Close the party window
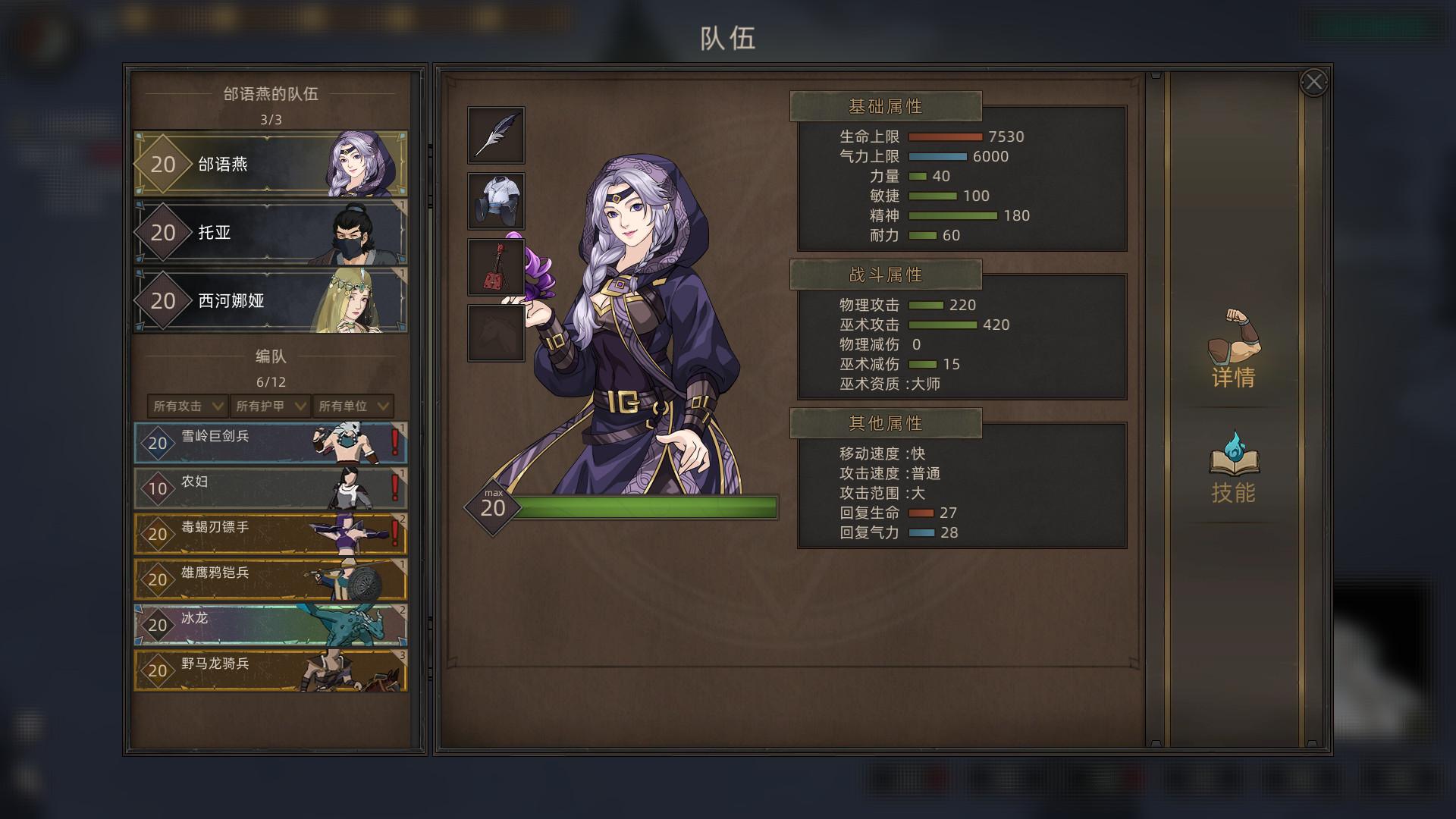Screen dimensions: 1456x819 point(1313,82)
